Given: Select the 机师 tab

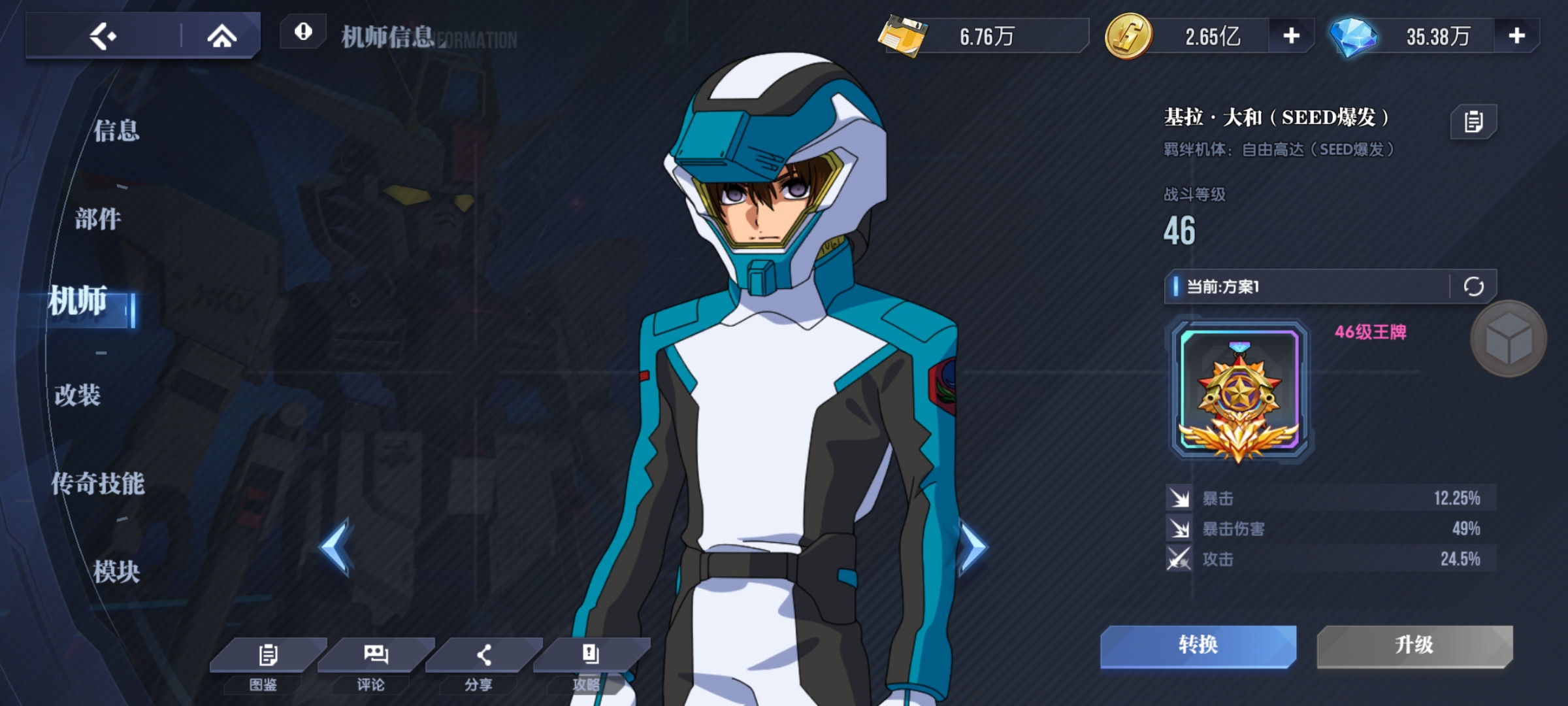Looking at the screenshot, I should (x=78, y=301).
